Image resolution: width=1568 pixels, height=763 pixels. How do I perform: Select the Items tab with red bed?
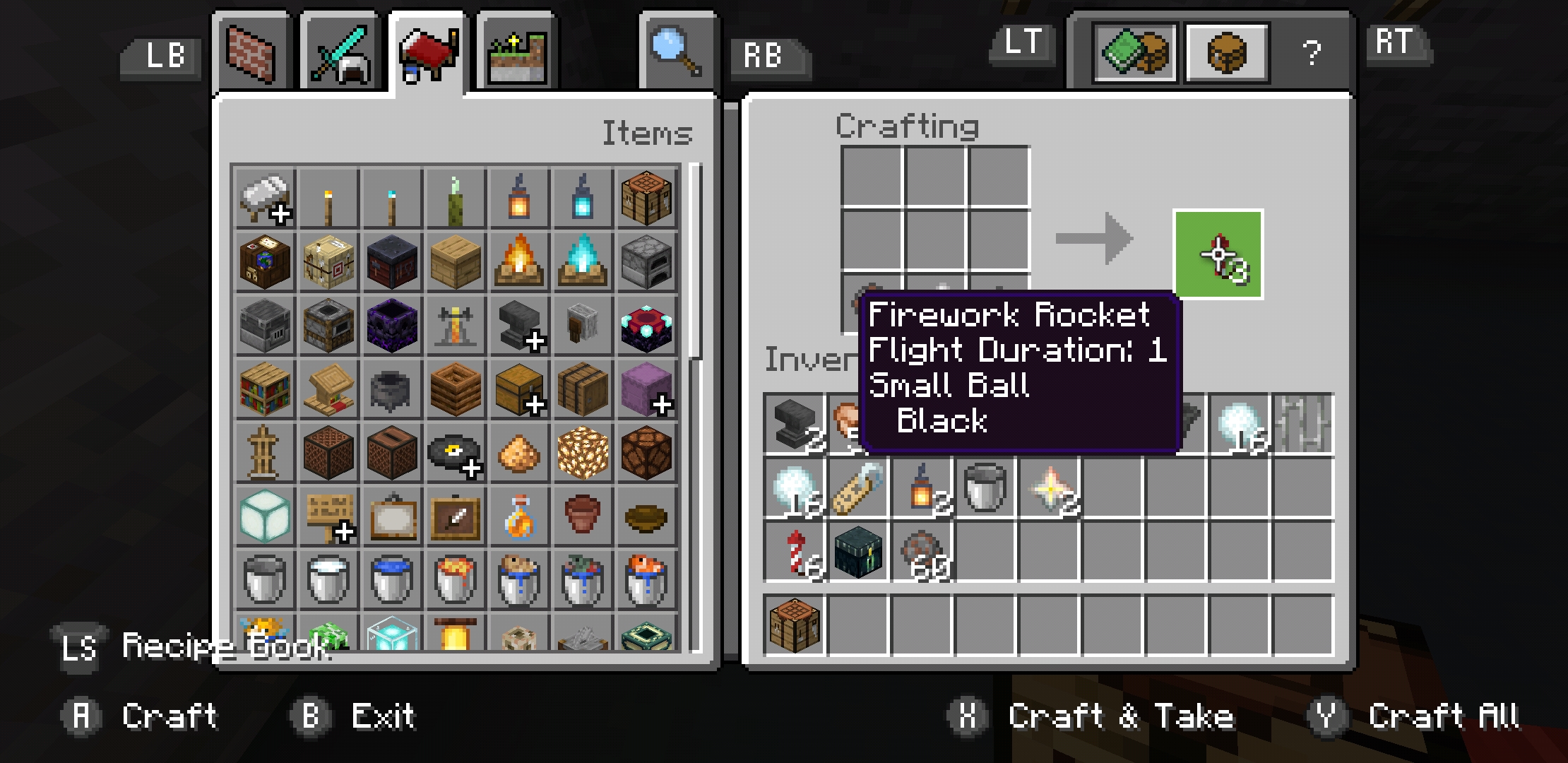(x=427, y=54)
